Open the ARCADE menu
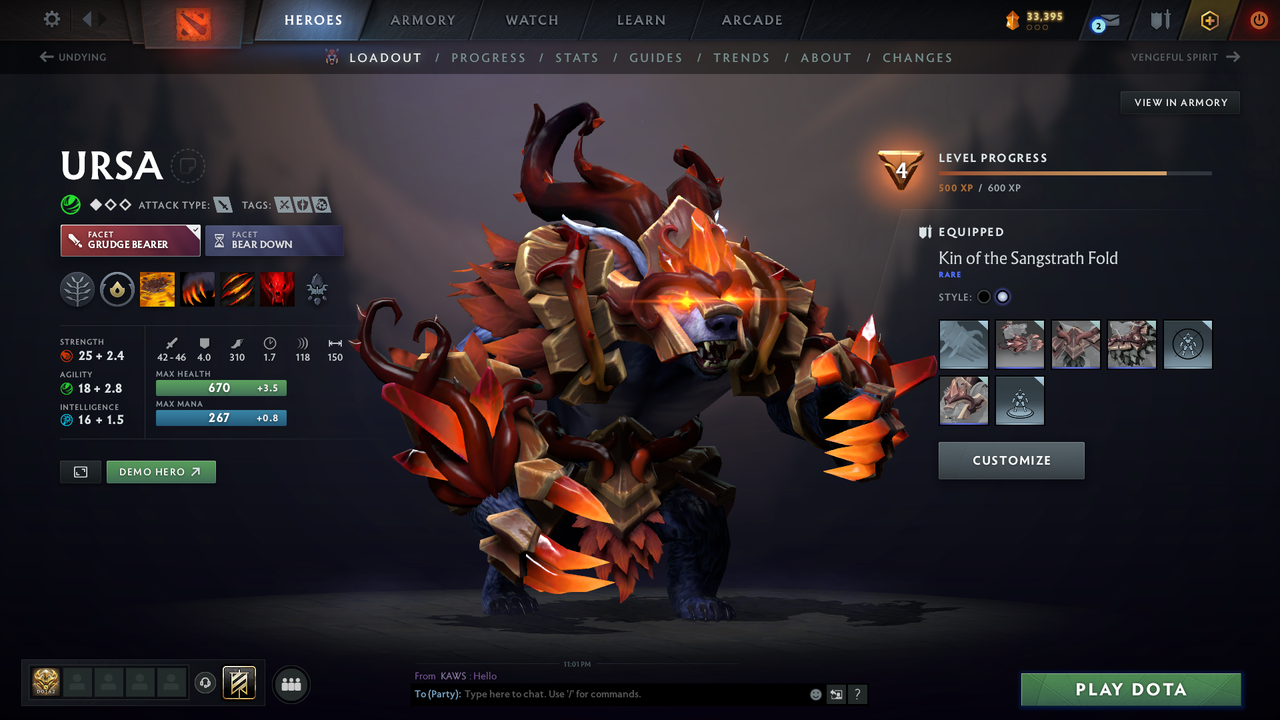Image resolution: width=1280 pixels, height=720 pixels. pyautogui.click(x=751, y=20)
